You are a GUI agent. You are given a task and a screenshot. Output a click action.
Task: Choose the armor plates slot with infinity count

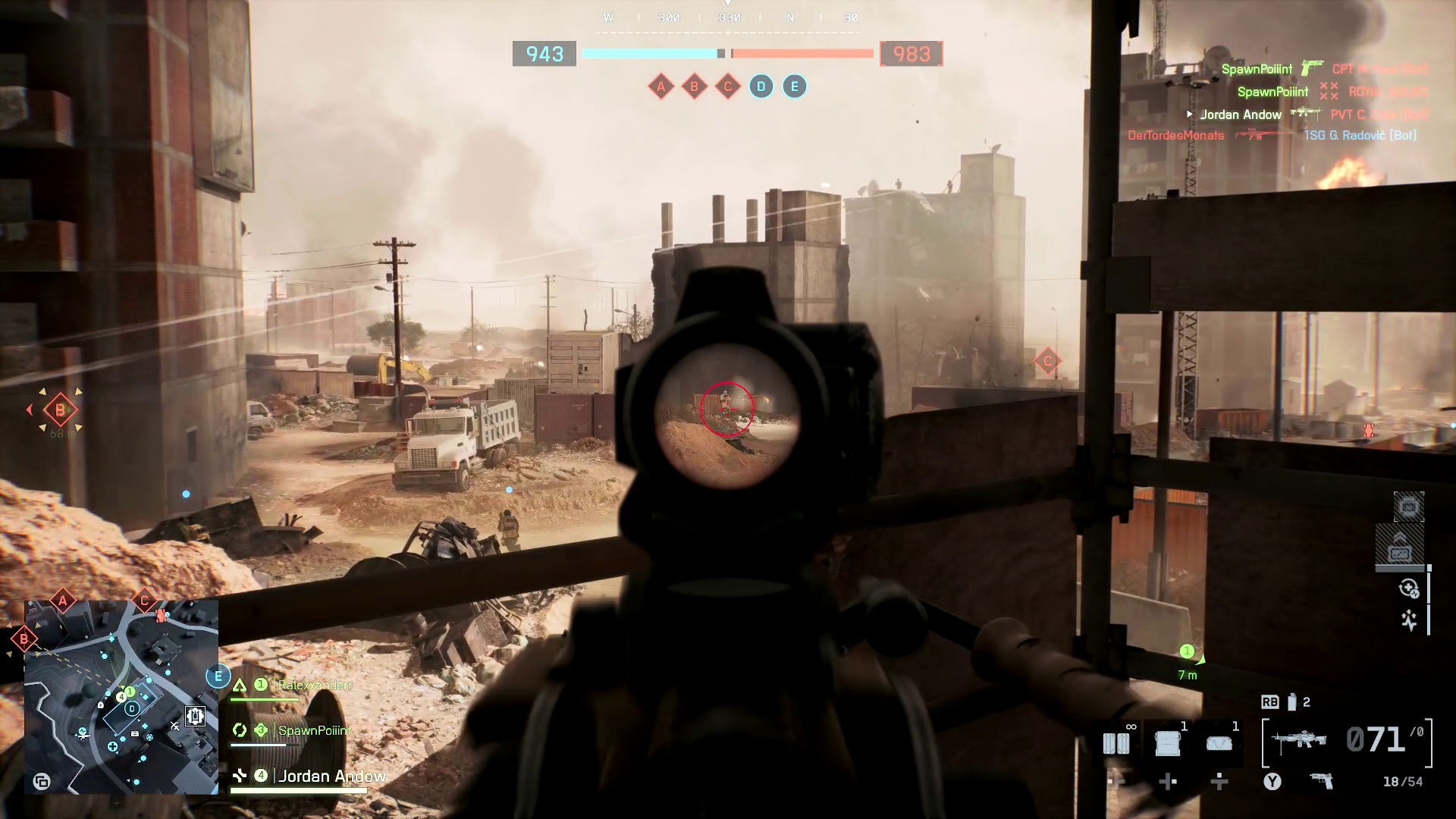(1116, 742)
